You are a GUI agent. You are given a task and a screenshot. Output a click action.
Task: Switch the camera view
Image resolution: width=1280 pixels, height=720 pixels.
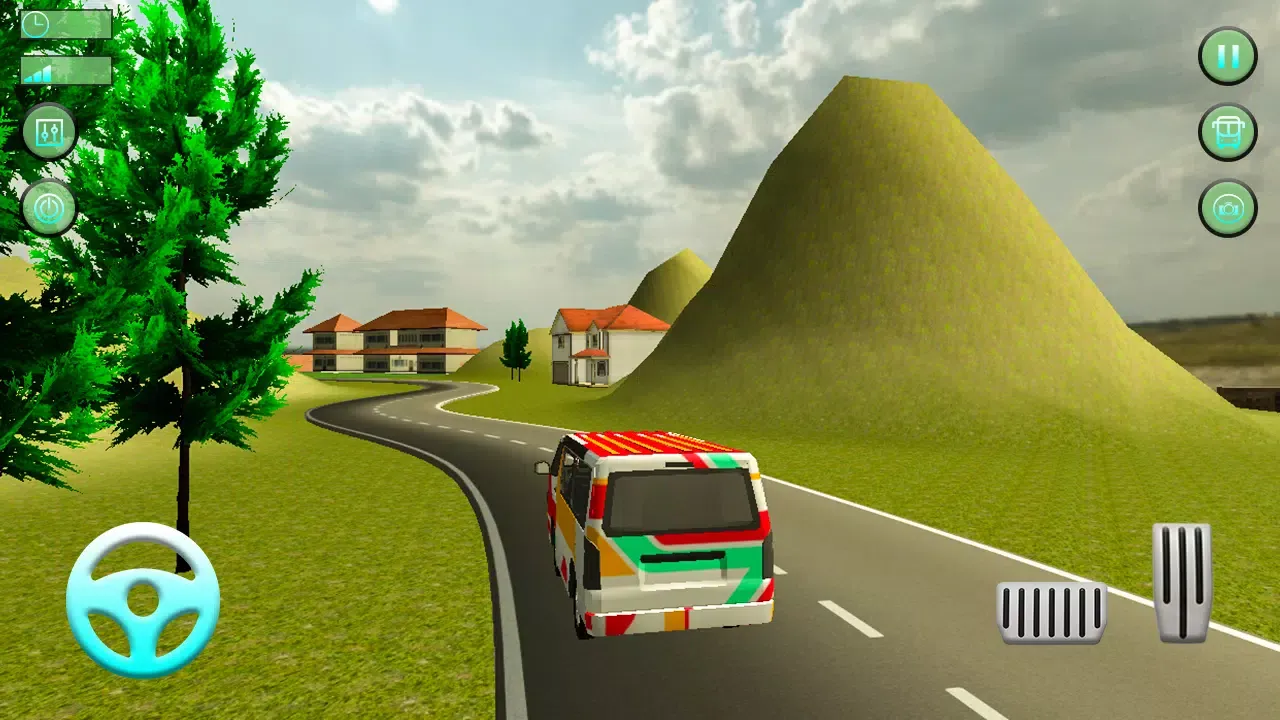click(1227, 208)
